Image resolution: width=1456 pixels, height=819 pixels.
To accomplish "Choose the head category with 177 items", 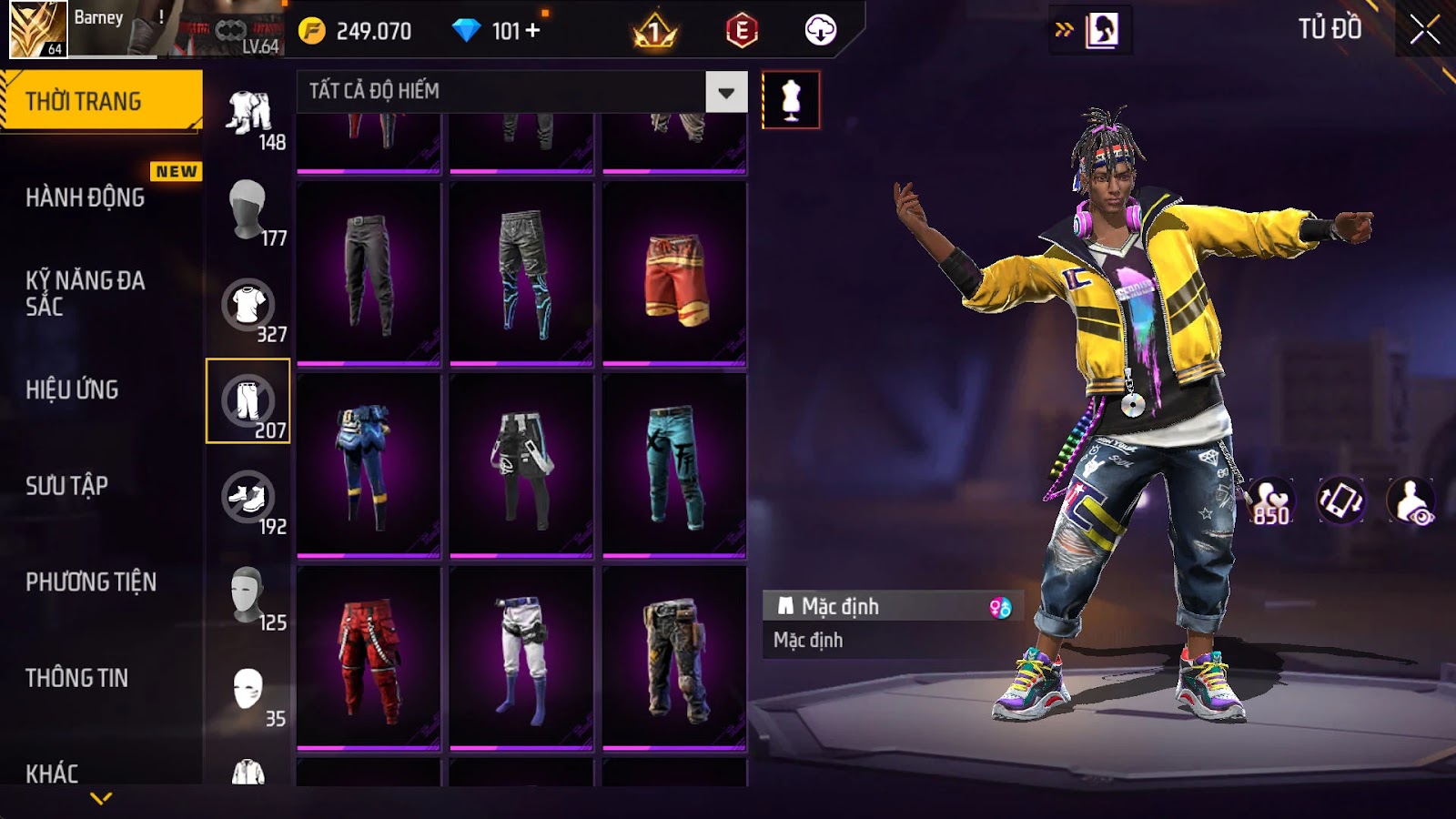I will pos(248,209).
